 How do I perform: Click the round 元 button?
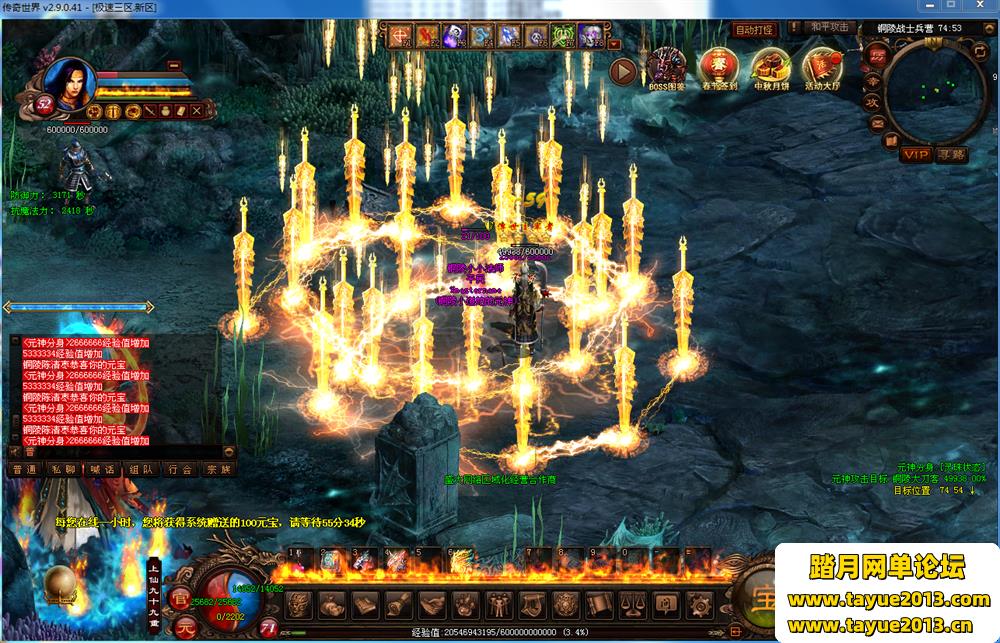coord(186,627)
